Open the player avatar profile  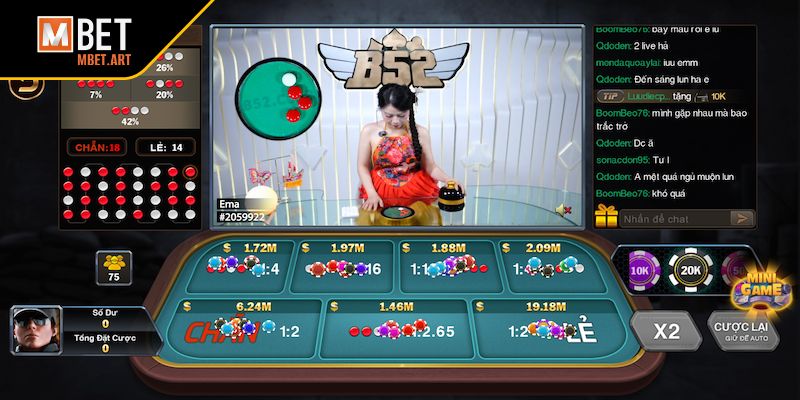pos(33,330)
